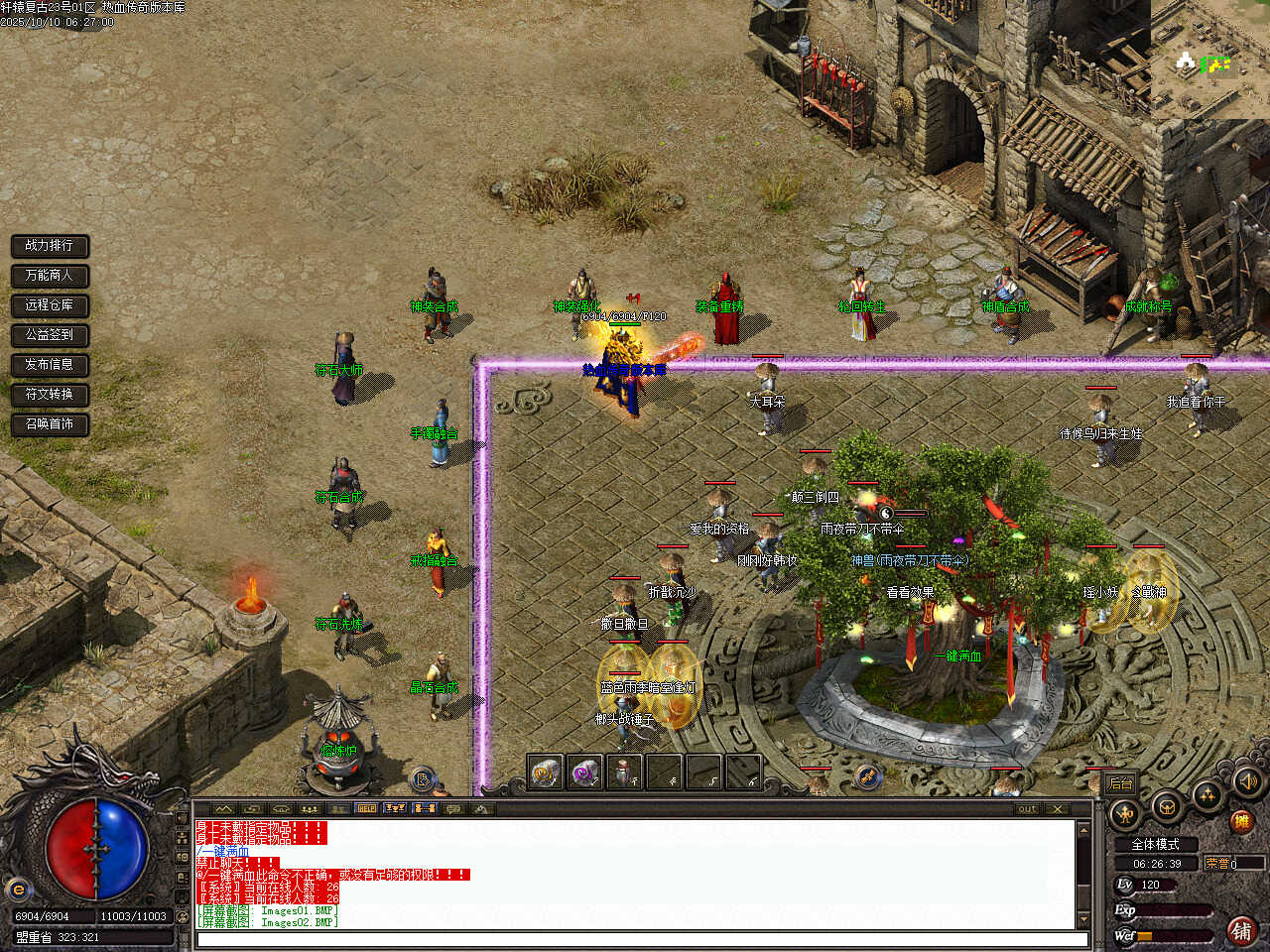Click the HELP button above chat
1270x952 pixels.
click(366, 808)
